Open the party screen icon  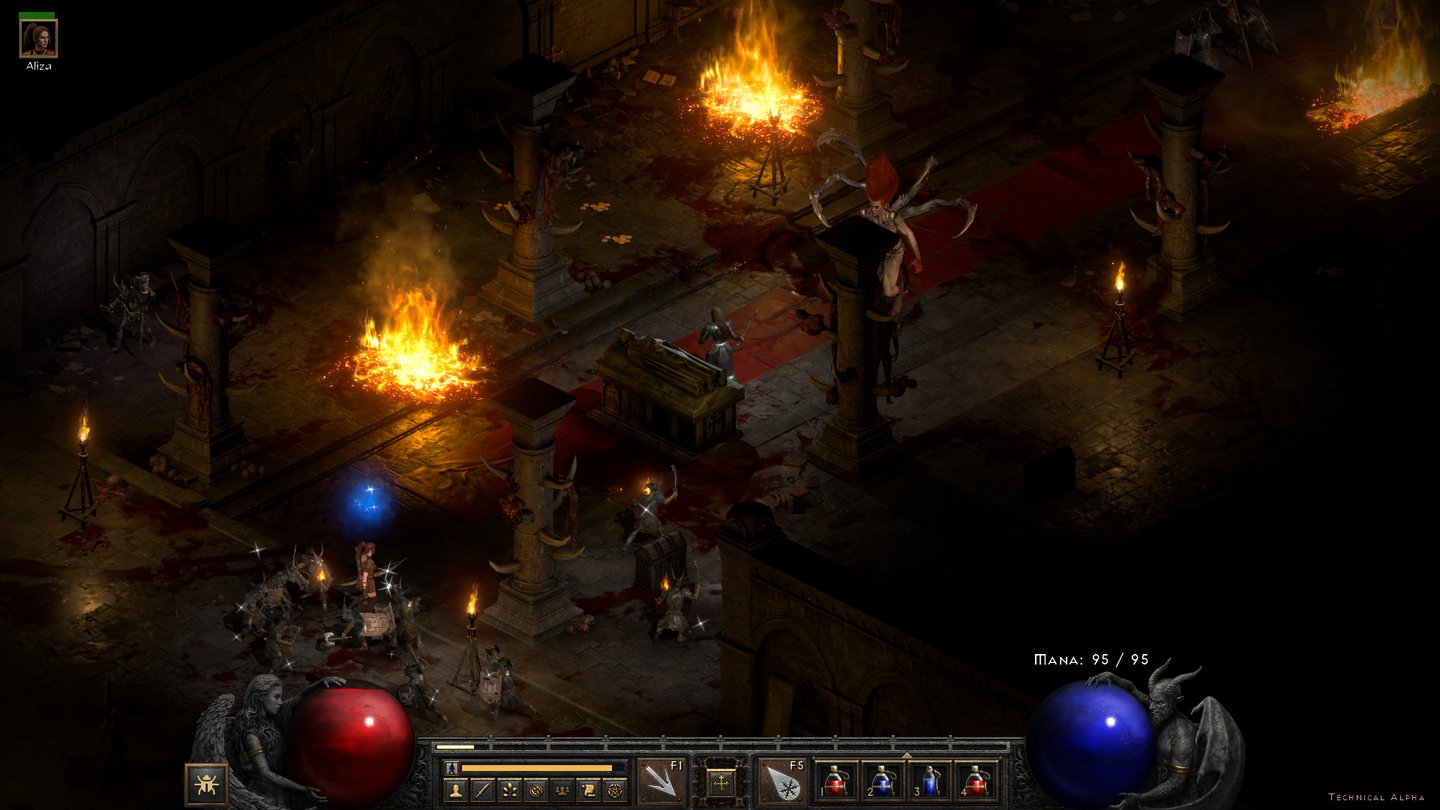pyautogui.click(x=563, y=789)
